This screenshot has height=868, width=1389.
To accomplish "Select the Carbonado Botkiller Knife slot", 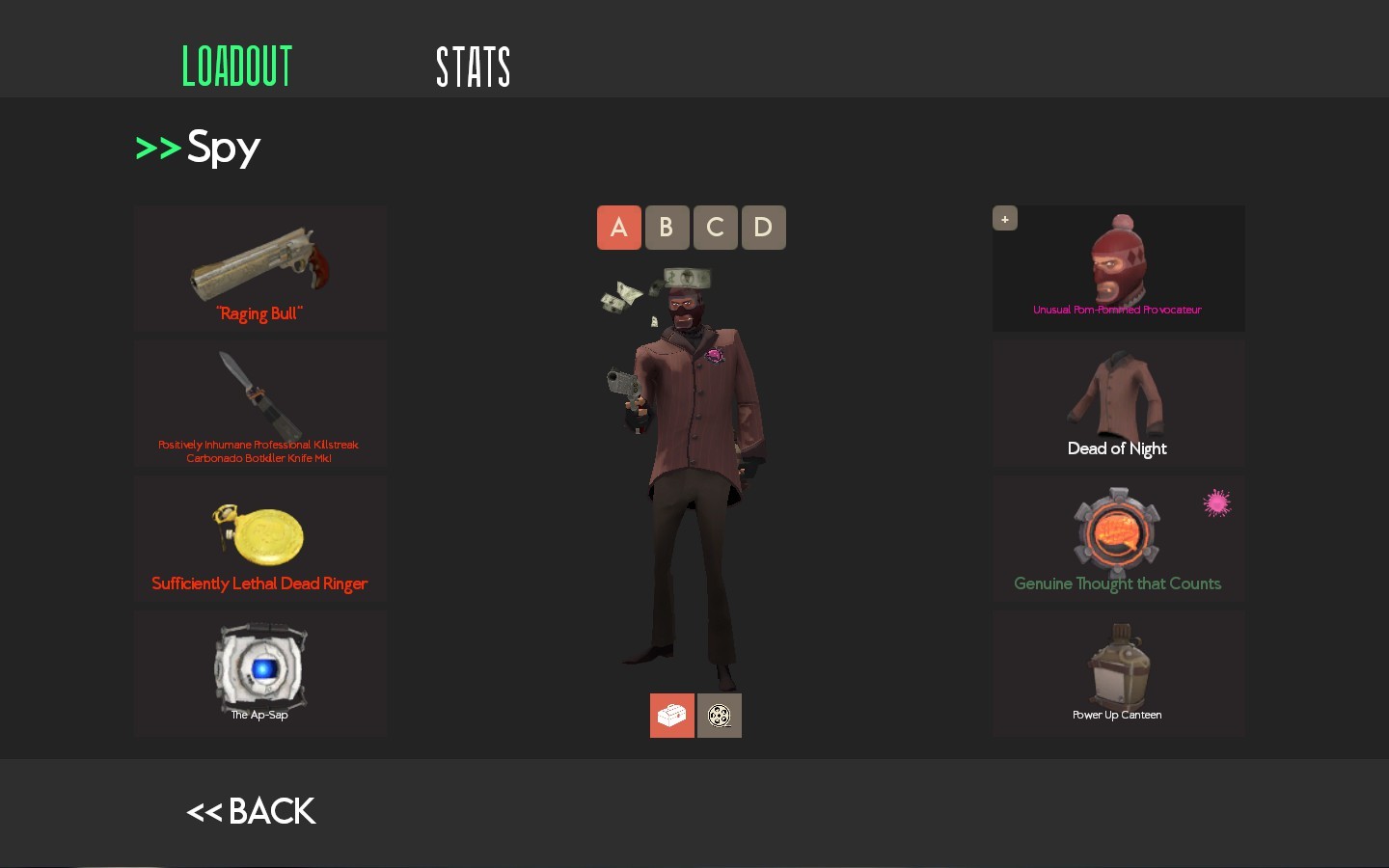I will 259,403.
